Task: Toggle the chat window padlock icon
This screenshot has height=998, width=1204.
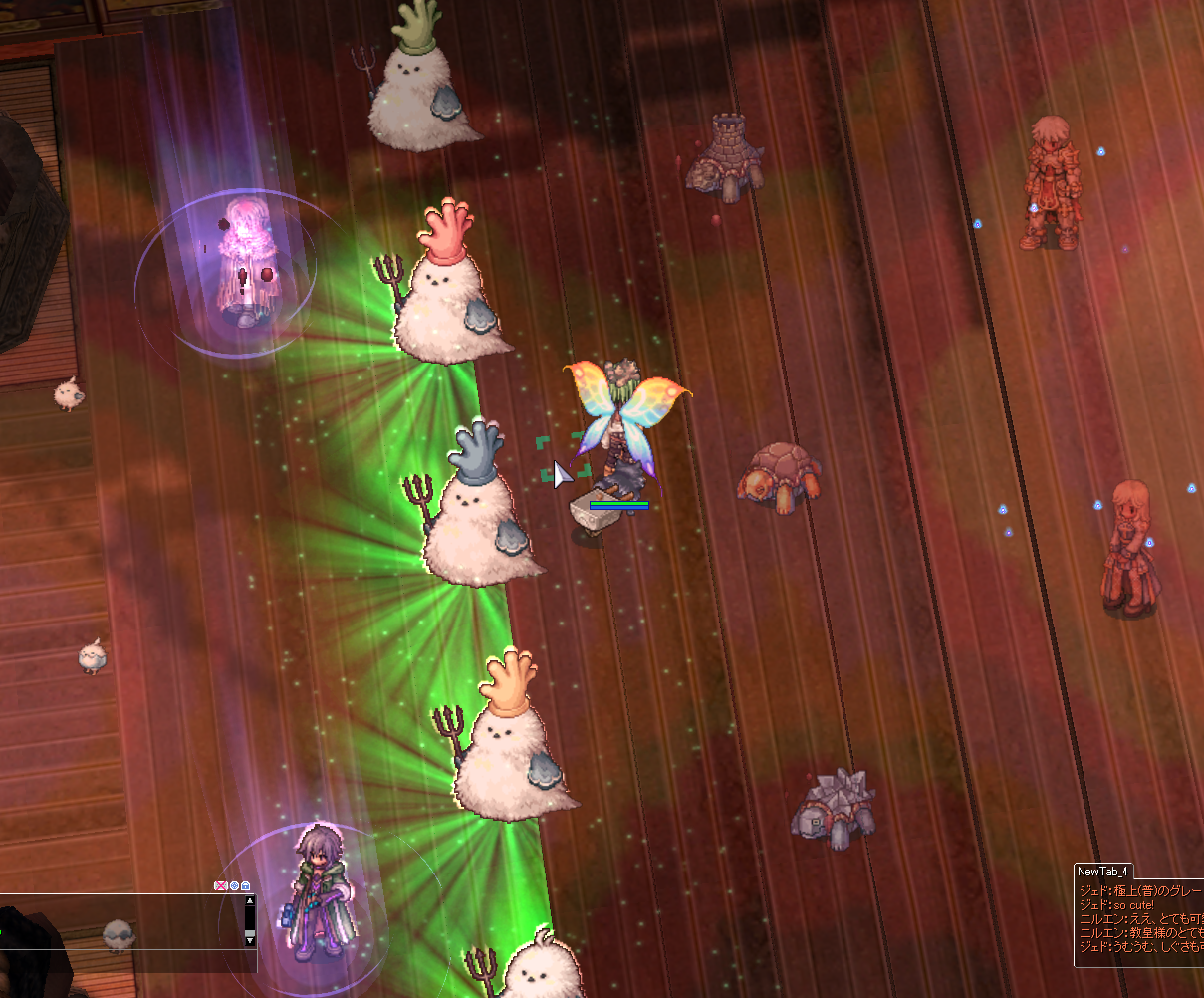Action: [245, 885]
